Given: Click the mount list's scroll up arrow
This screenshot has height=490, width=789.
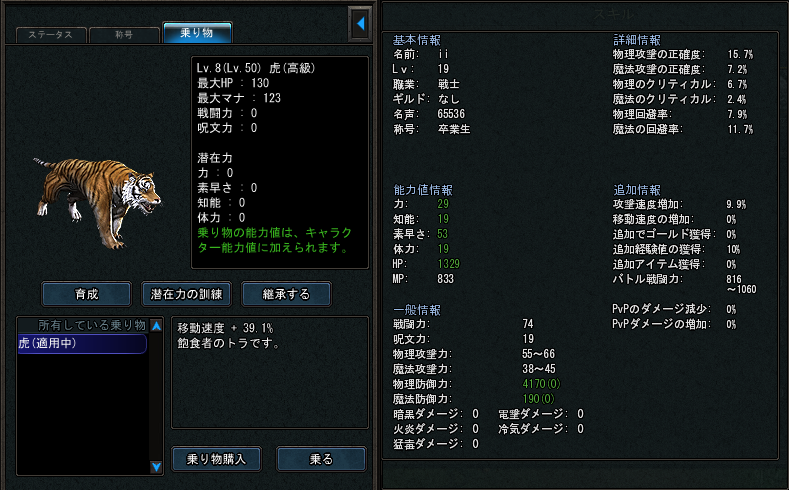Looking at the screenshot, I should (x=156, y=326).
